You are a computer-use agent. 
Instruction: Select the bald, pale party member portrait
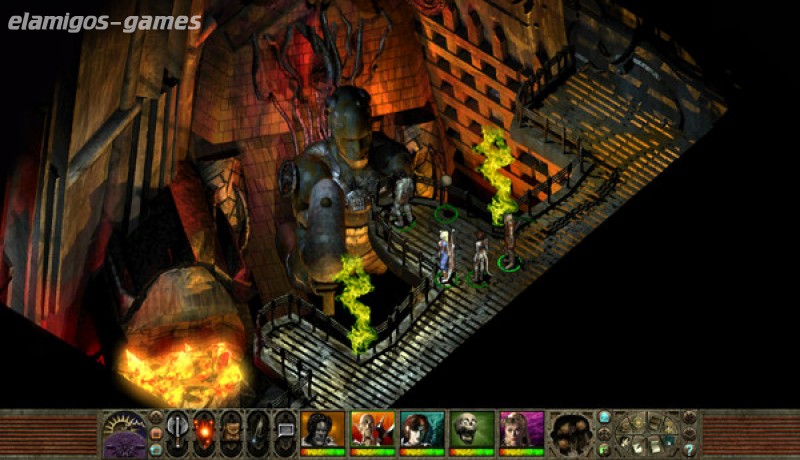pos(372,430)
